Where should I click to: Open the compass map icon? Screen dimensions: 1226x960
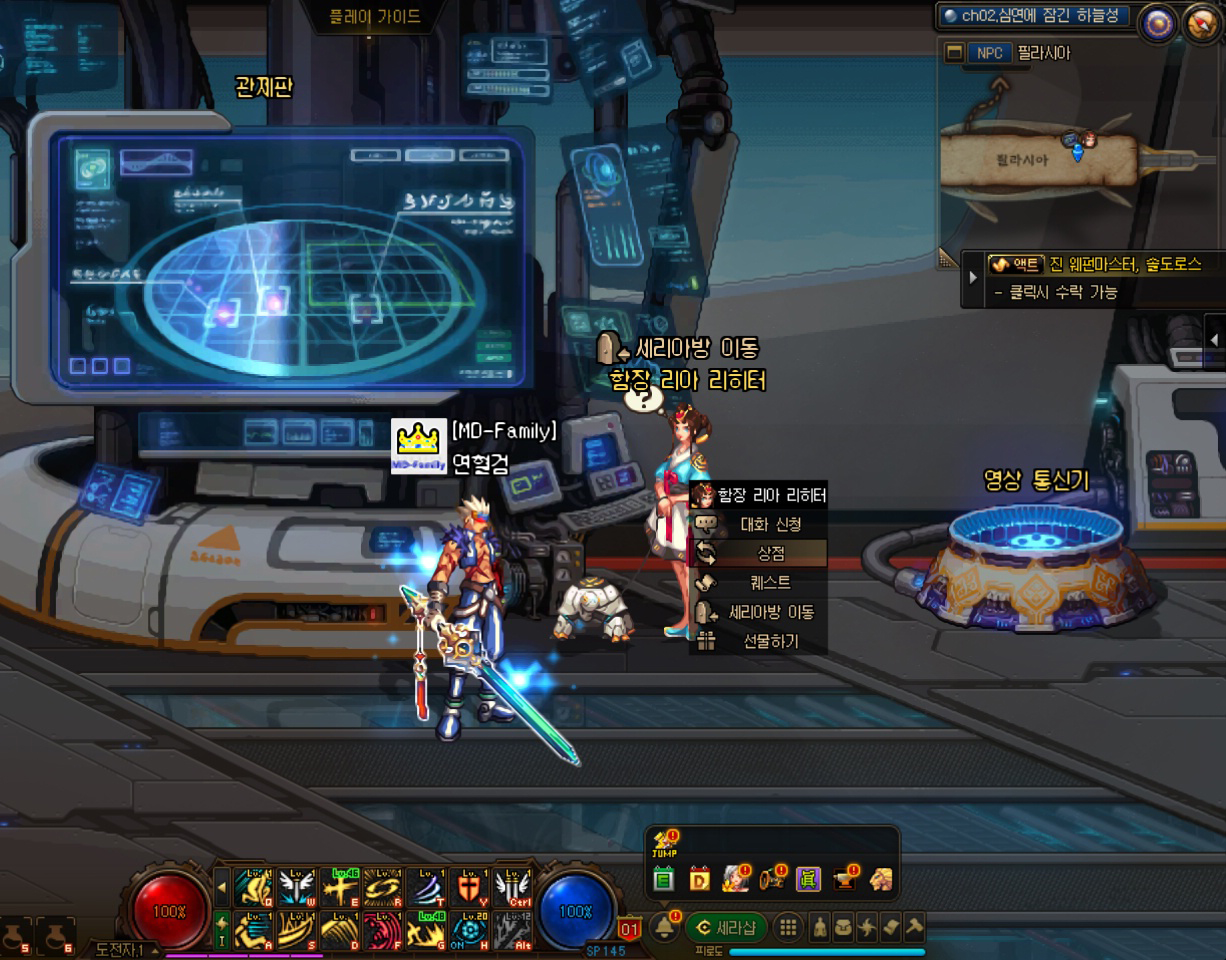[1200, 24]
